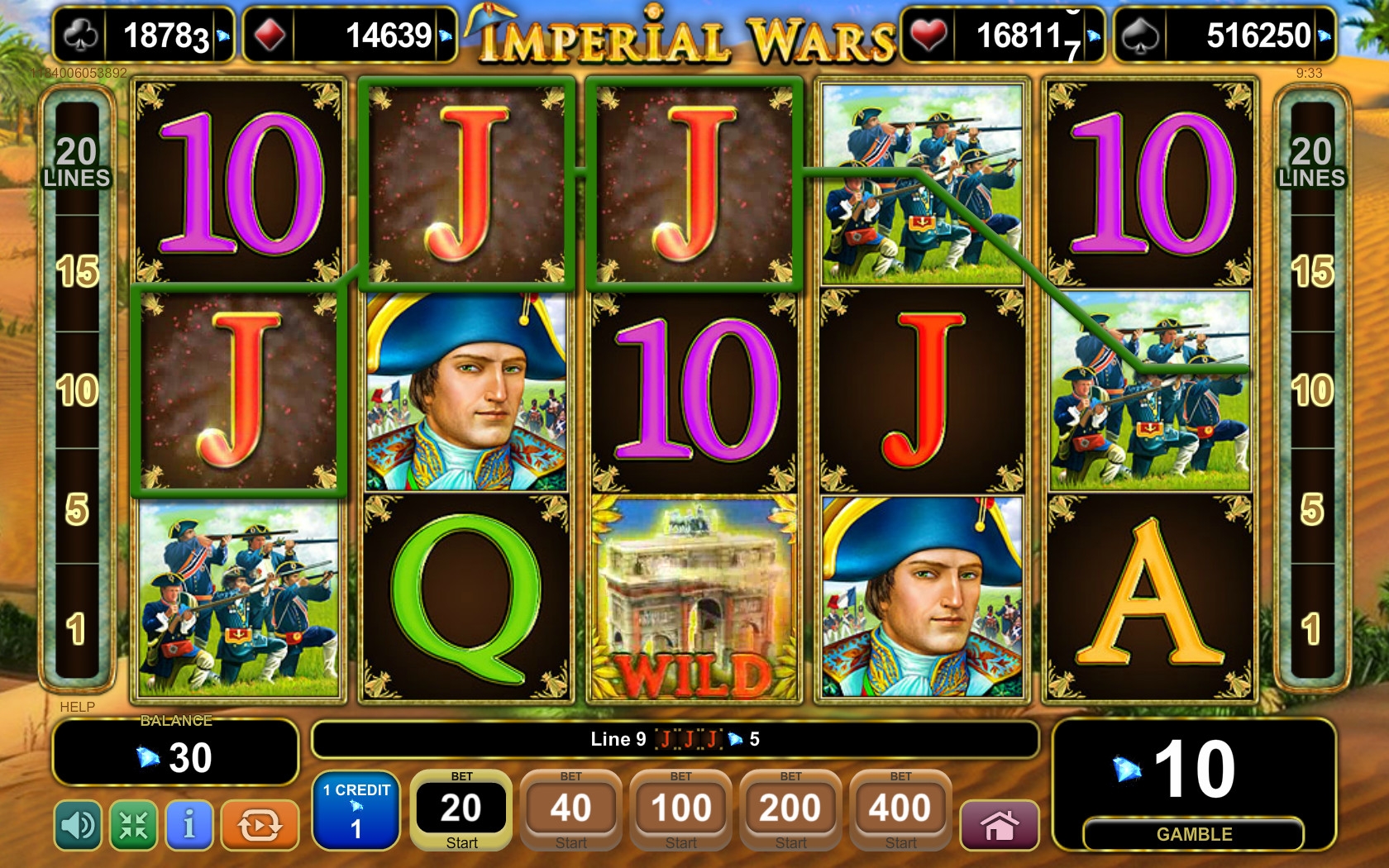
Task: Activate the orange autoplay button
Action: tap(260, 825)
